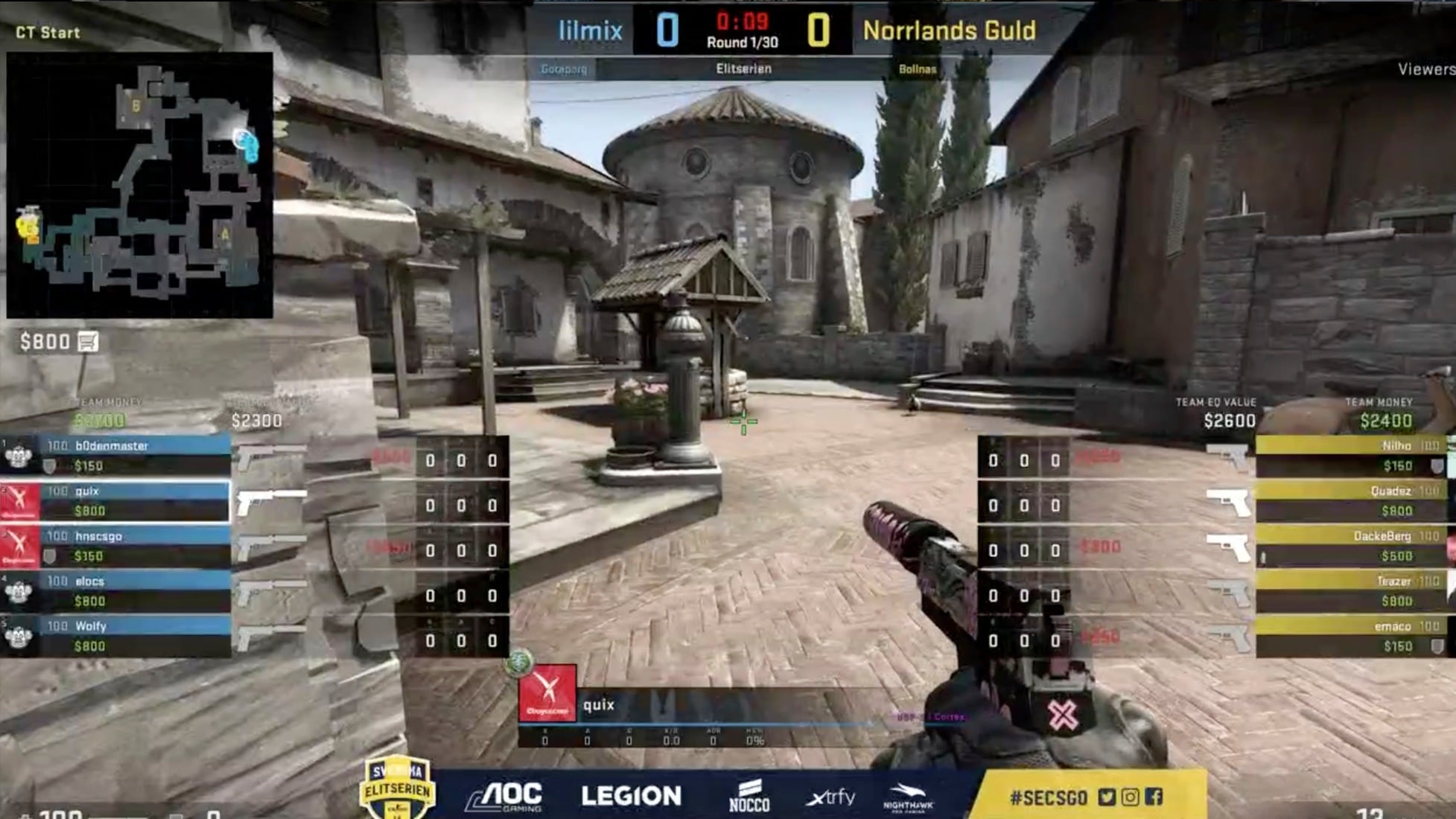Select the Bollnas label in the header
Image resolution: width=1456 pixels, height=819 pixels.
917,68
